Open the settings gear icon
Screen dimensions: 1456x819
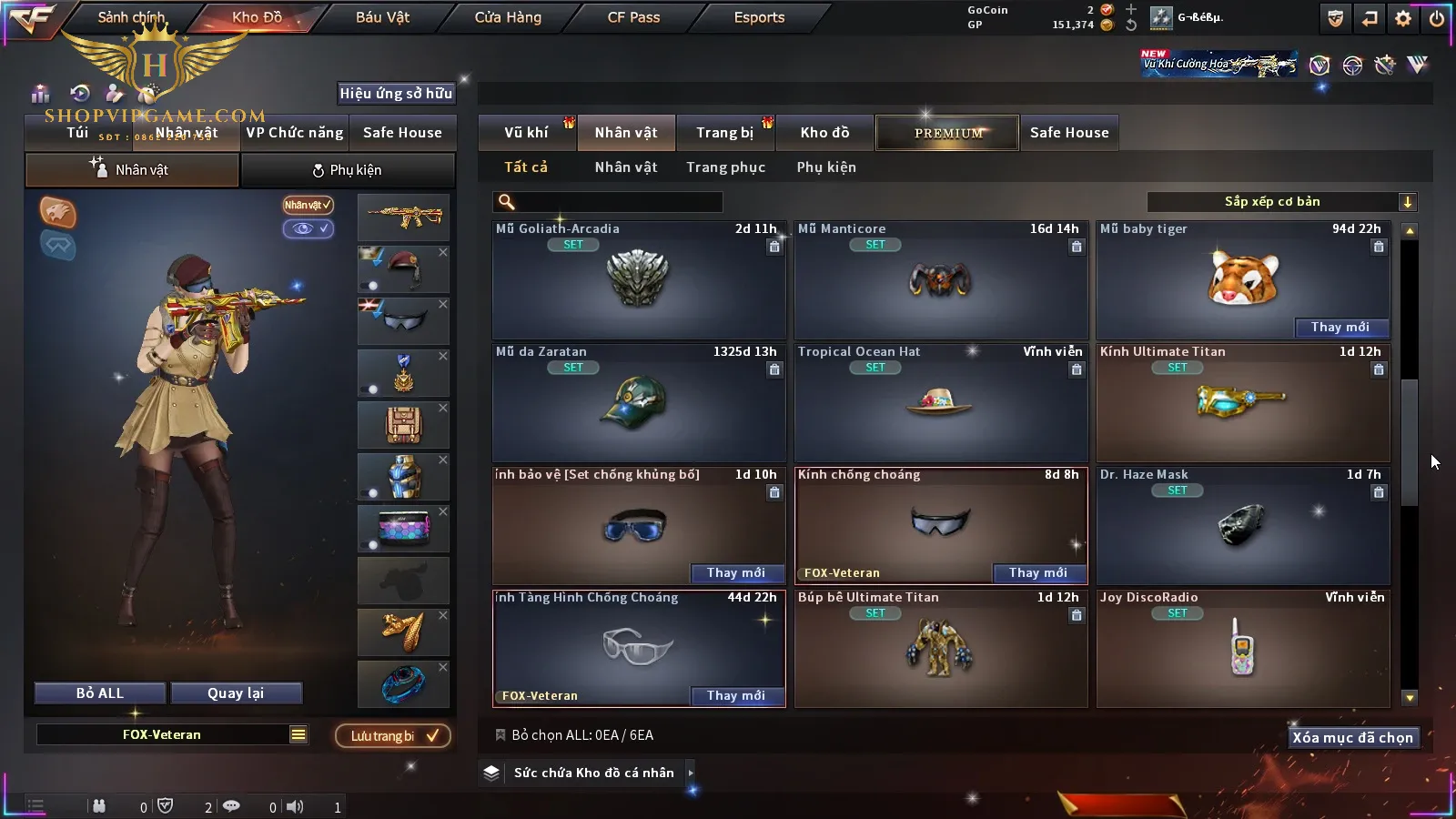[1403, 18]
